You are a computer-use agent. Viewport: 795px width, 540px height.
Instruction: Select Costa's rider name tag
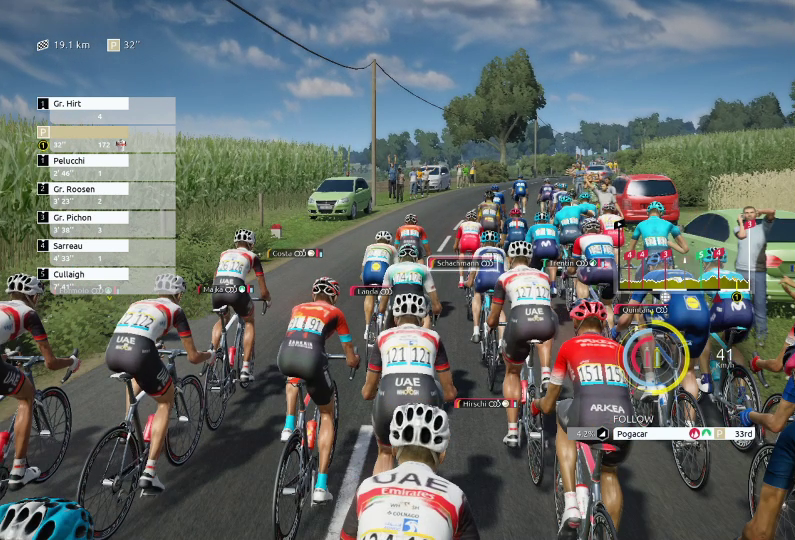point(295,254)
